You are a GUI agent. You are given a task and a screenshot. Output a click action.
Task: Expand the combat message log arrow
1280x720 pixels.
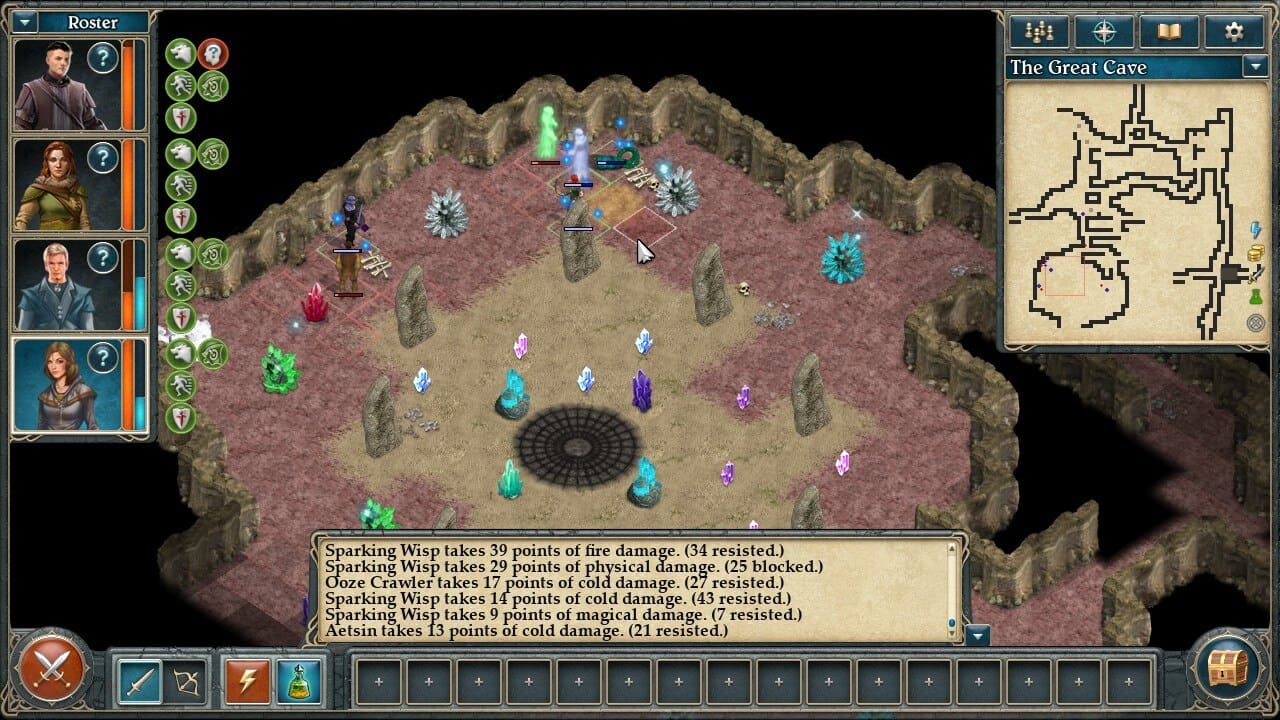[979, 635]
